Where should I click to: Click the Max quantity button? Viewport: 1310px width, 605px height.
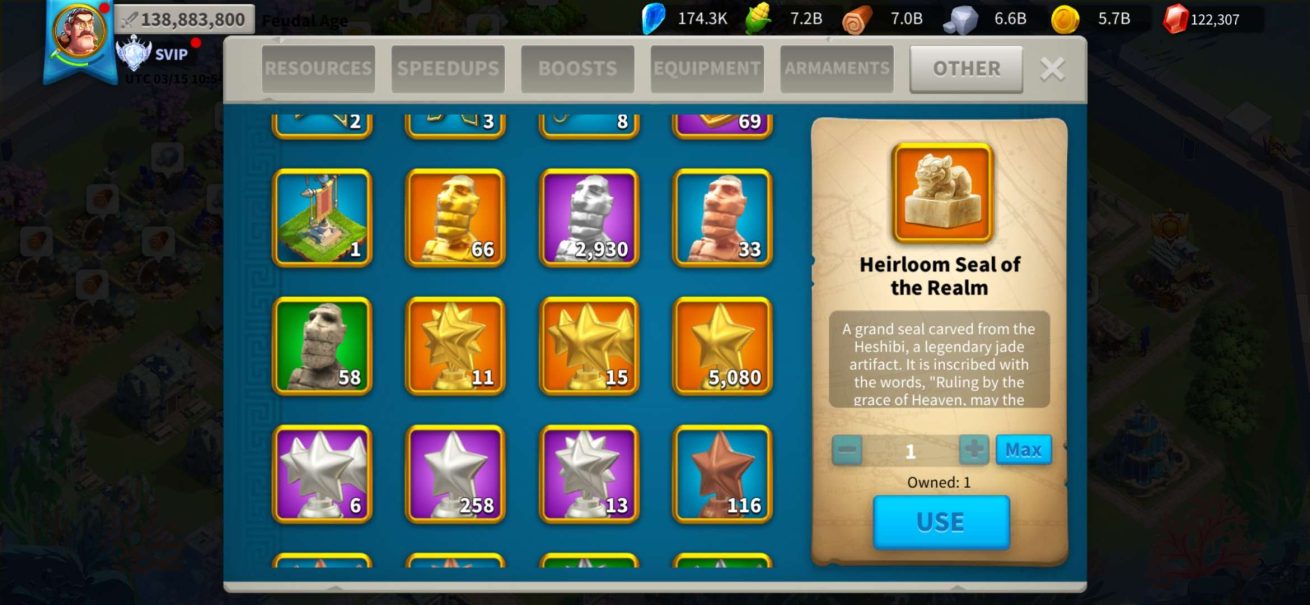click(x=1023, y=450)
